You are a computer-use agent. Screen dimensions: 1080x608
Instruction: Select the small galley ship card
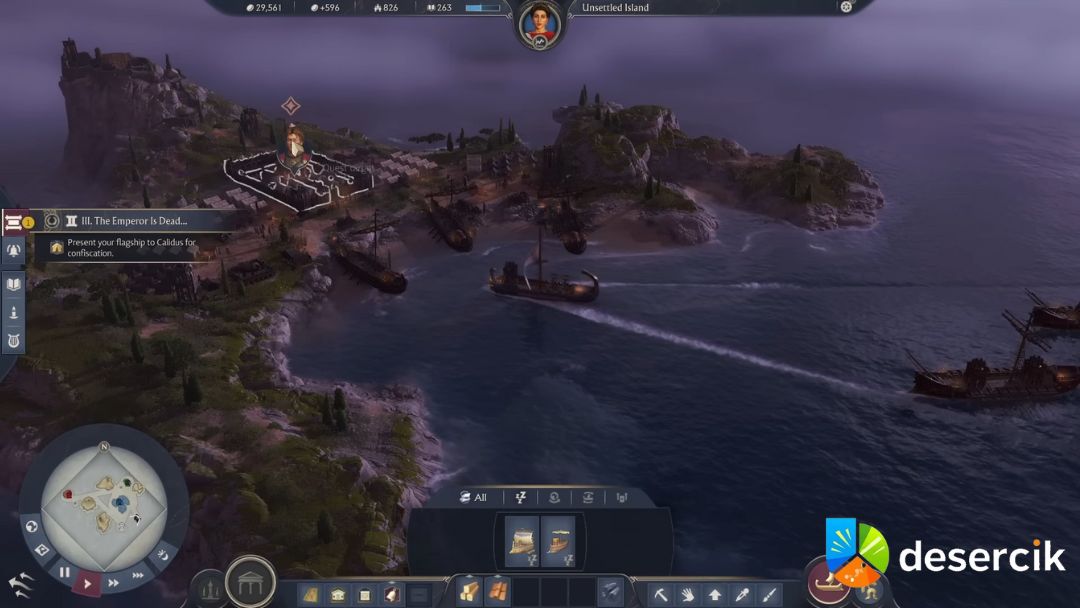point(558,541)
